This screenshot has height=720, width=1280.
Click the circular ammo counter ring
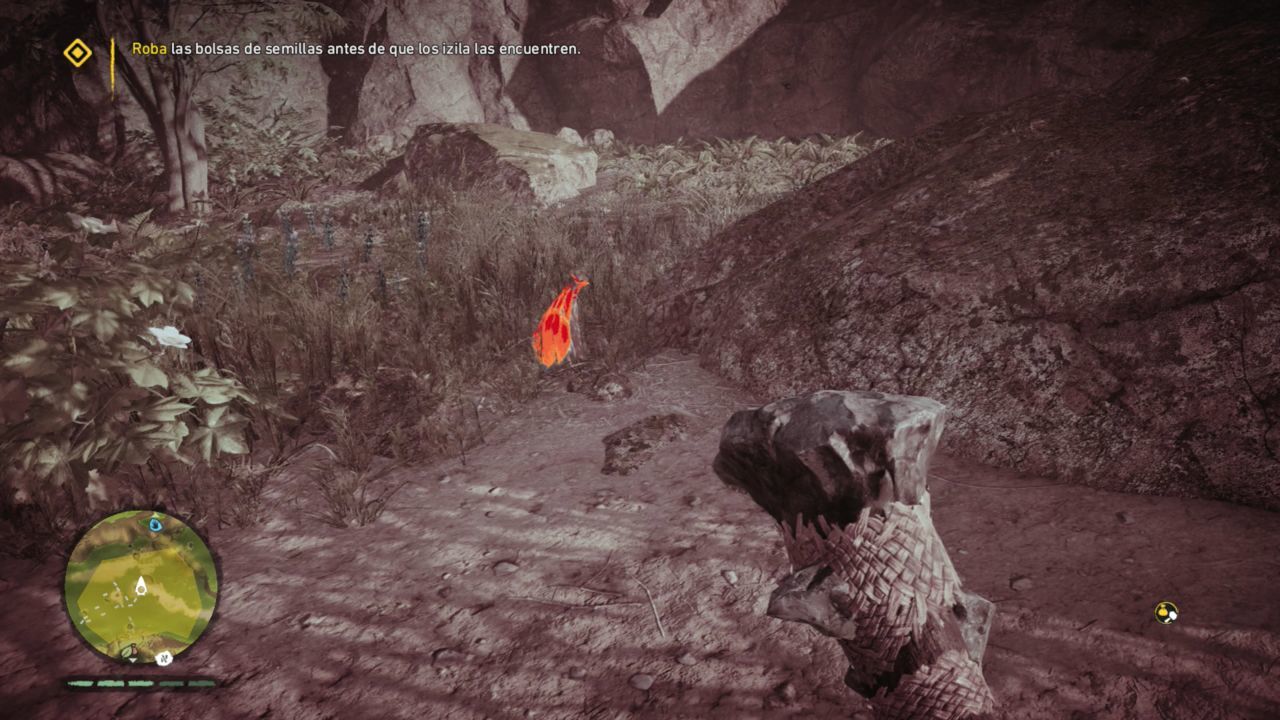[x=1166, y=613]
